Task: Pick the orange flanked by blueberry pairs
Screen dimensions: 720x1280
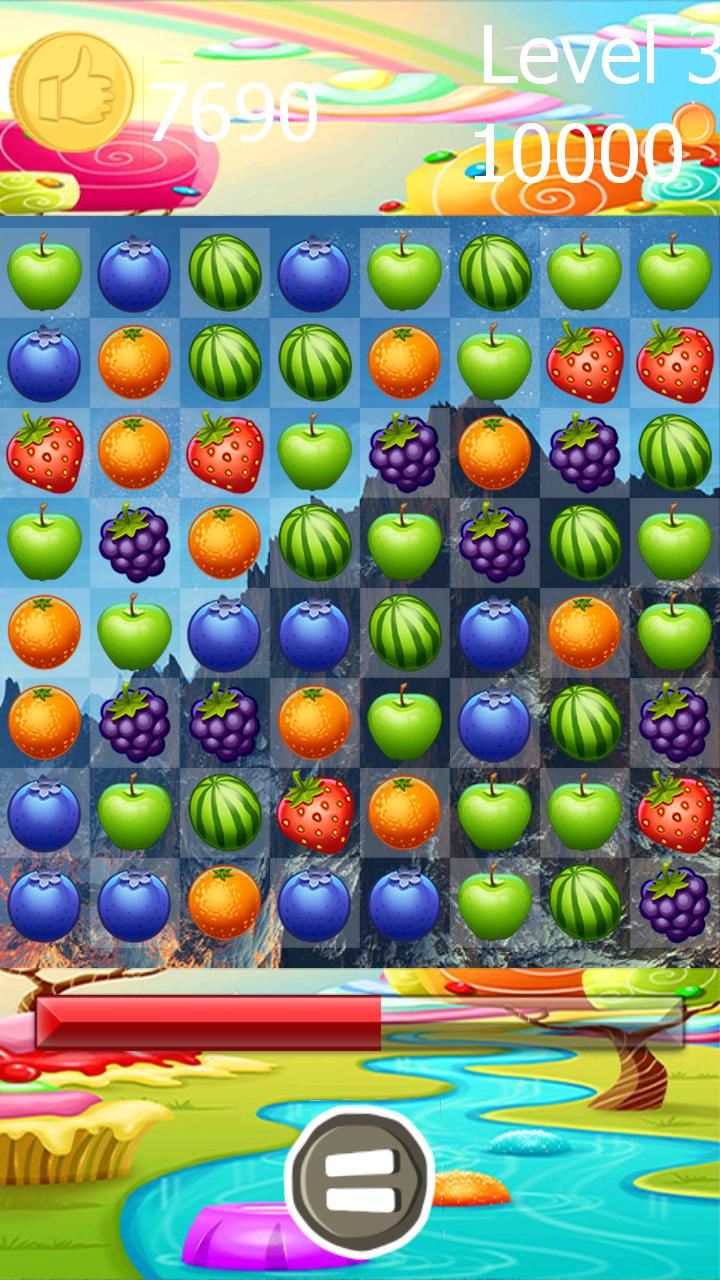Action: point(225,902)
